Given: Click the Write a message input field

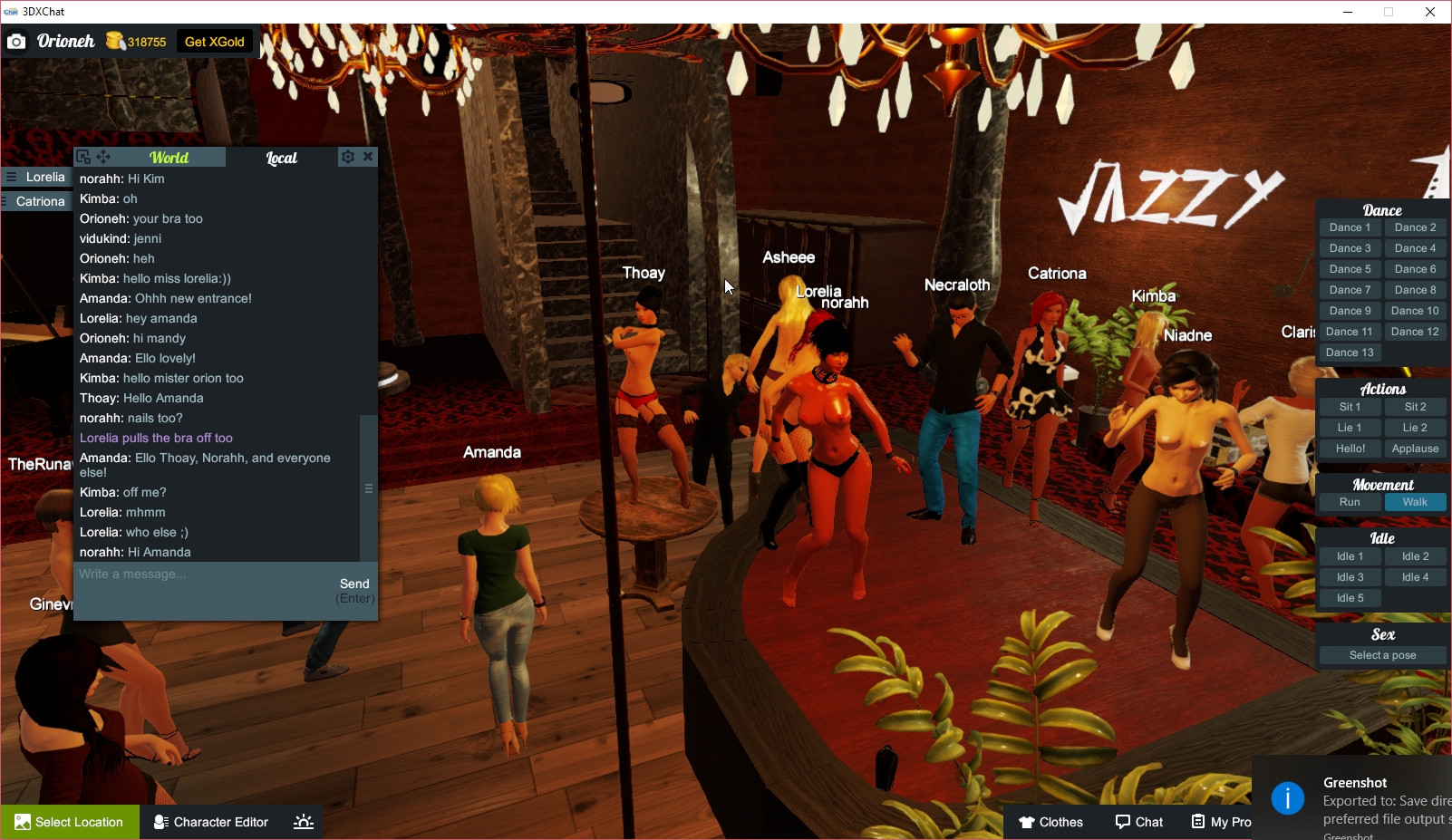Looking at the screenshot, I should (181, 574).
